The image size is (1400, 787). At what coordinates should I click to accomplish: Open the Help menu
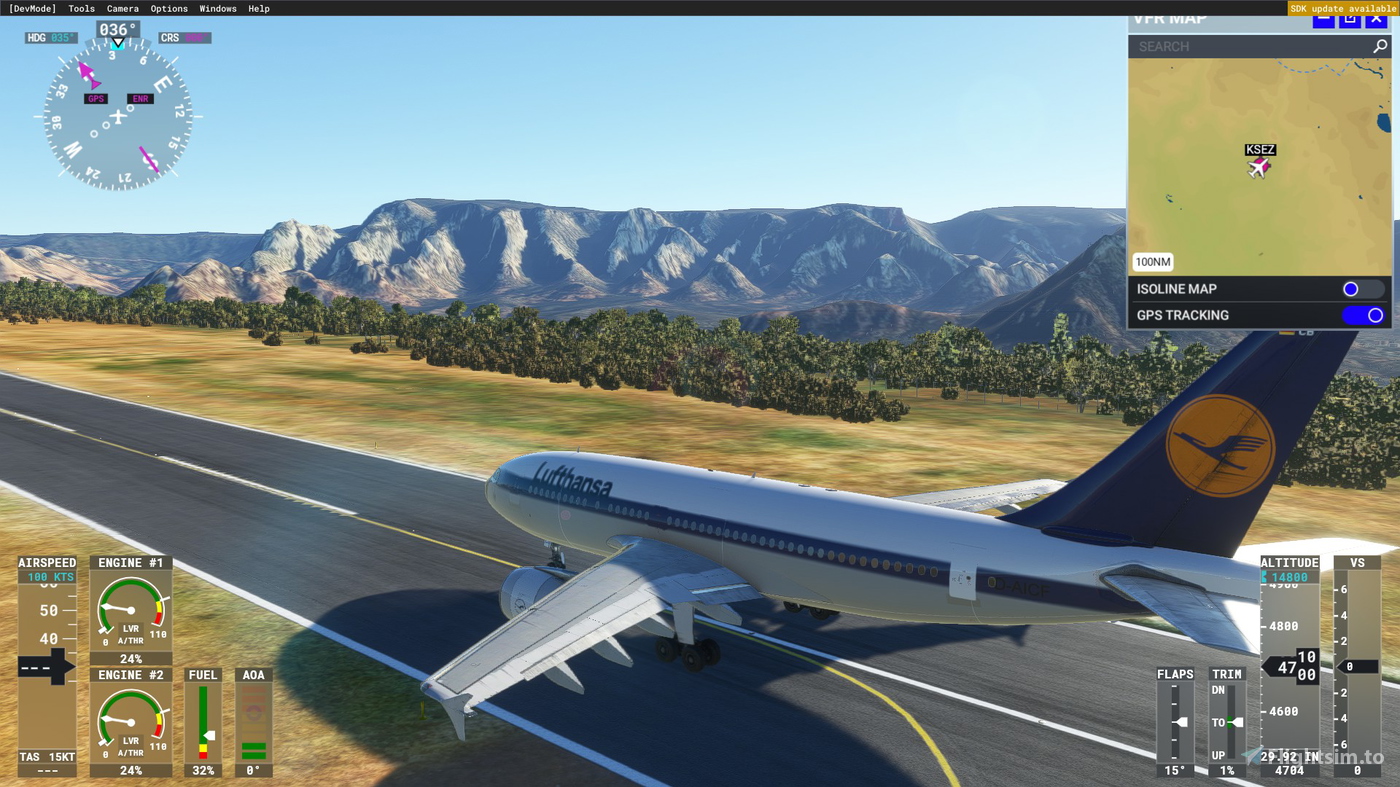257,8
